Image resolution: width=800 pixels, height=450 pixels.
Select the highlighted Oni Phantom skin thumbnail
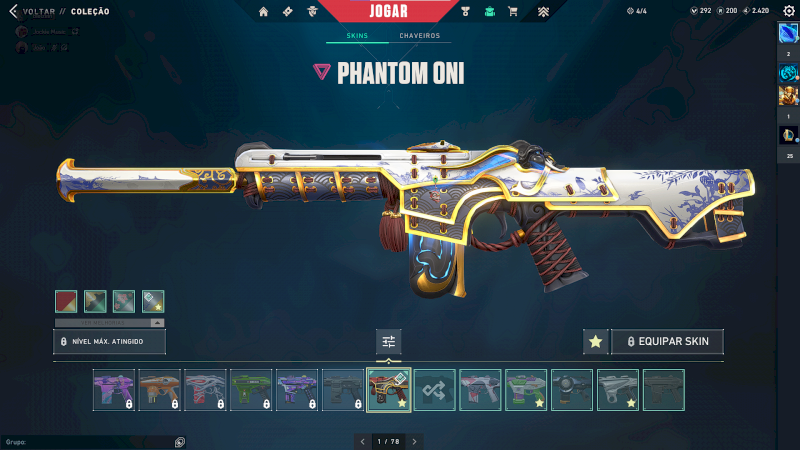(389, 390)
